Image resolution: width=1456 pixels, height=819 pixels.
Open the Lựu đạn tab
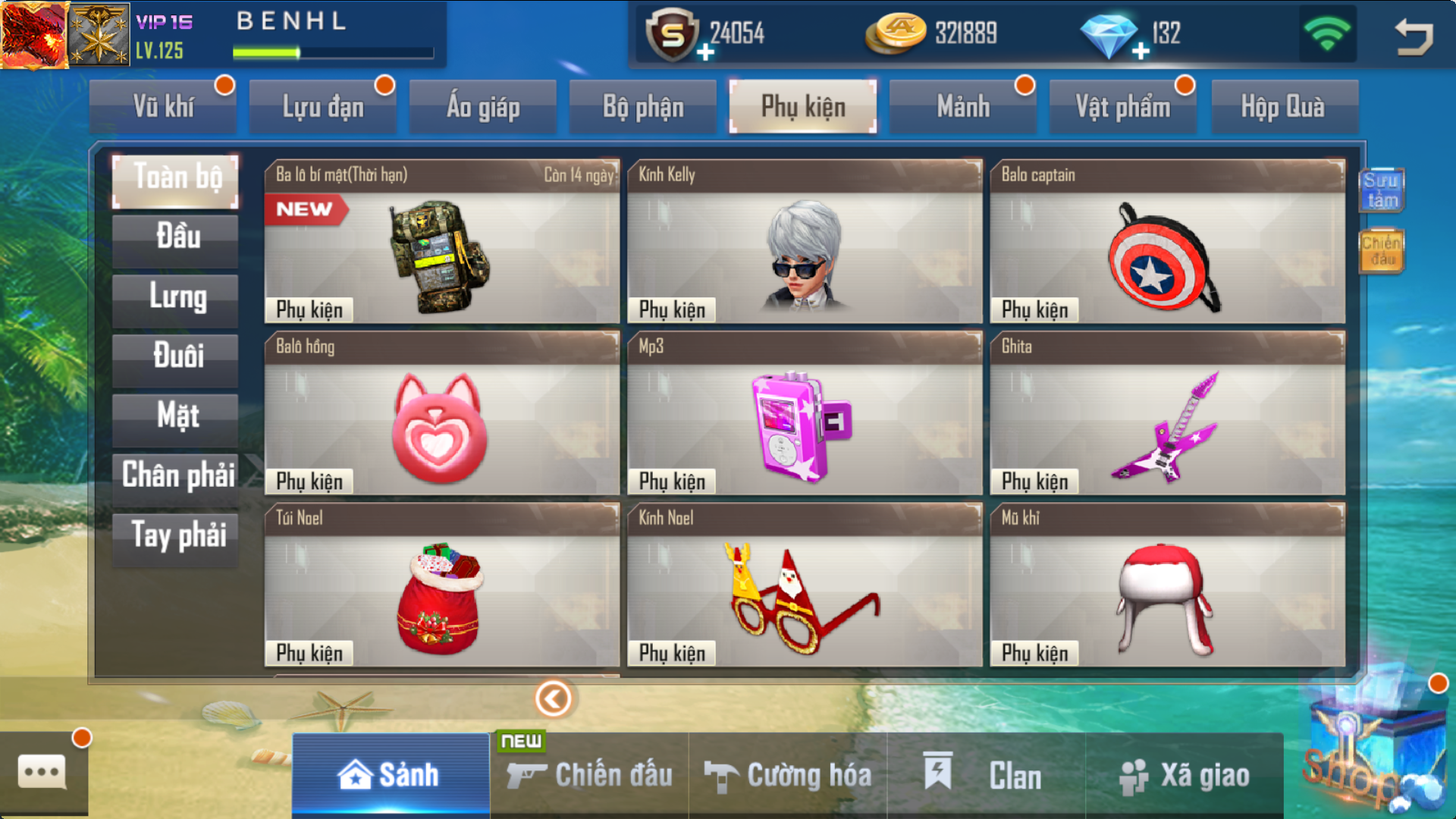click(x=323, y=107)
